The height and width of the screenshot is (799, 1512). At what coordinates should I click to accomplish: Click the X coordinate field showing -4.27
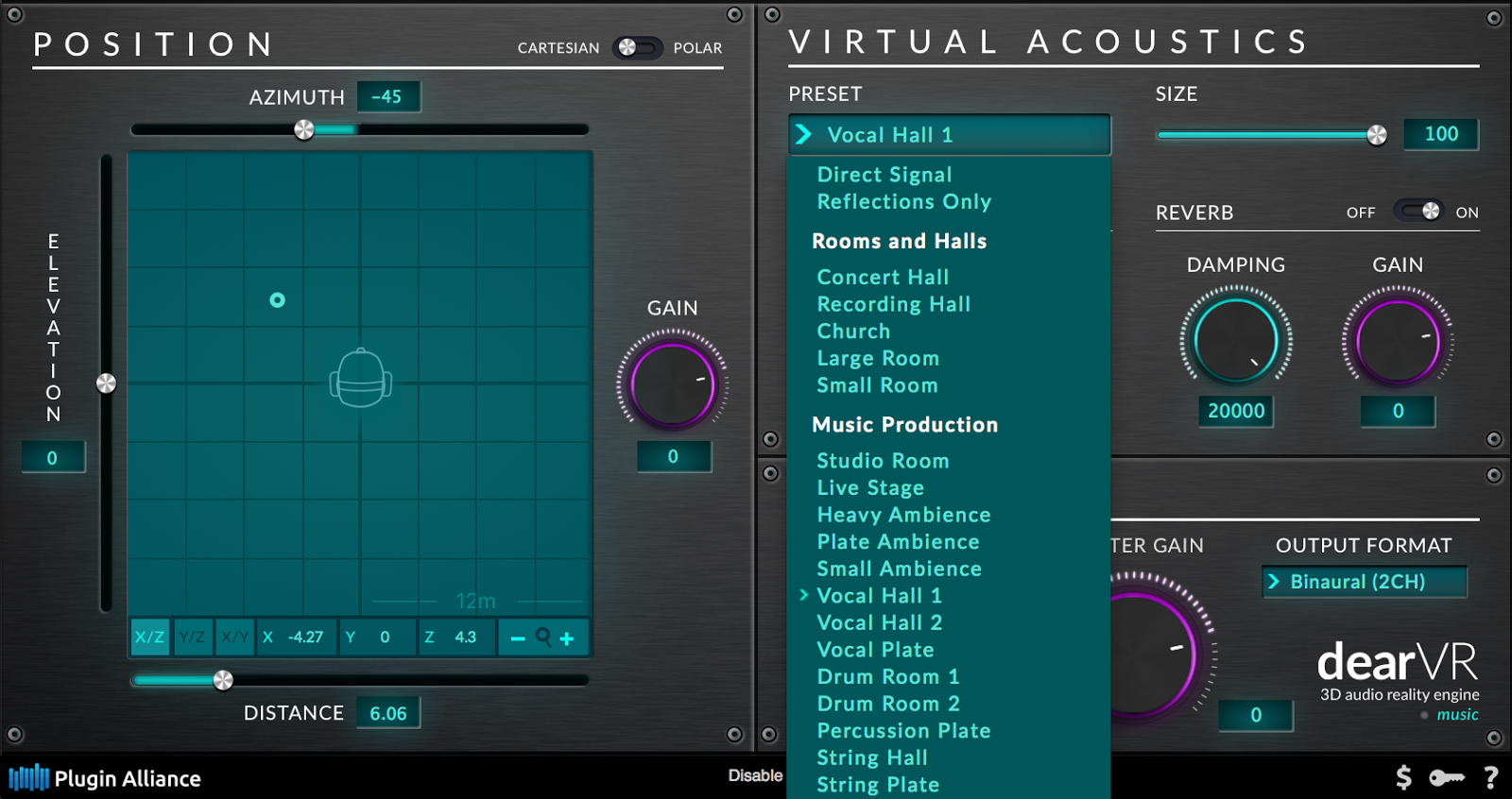[296, 637]
